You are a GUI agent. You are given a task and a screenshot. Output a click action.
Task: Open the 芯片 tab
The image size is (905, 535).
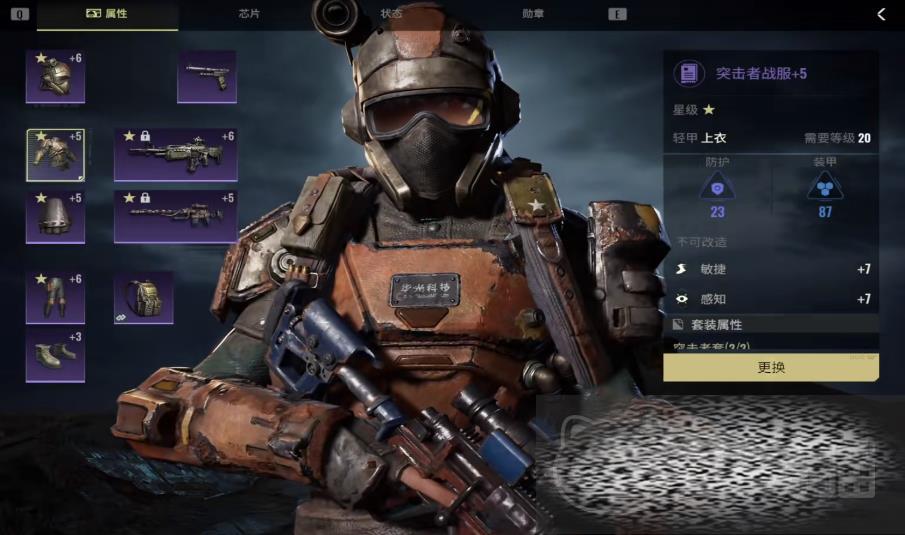250,14
